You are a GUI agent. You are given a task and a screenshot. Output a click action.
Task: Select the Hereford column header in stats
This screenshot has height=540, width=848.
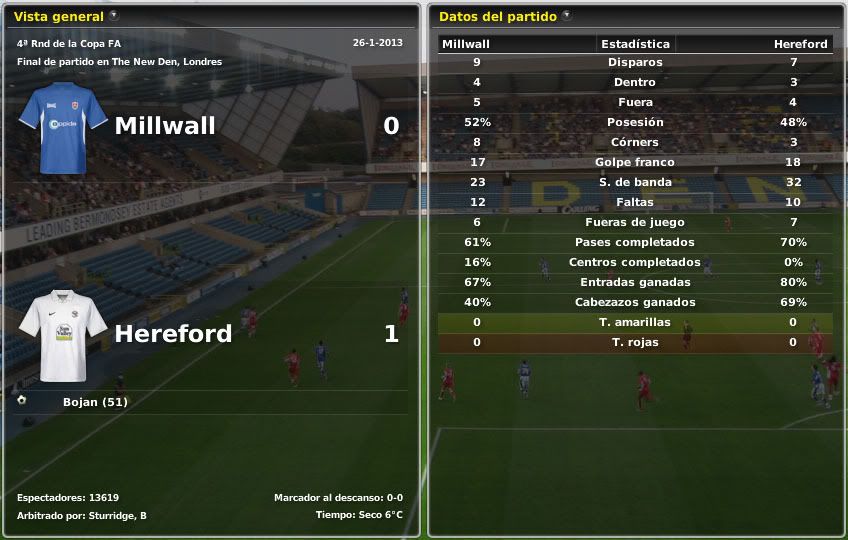point(800,44)
